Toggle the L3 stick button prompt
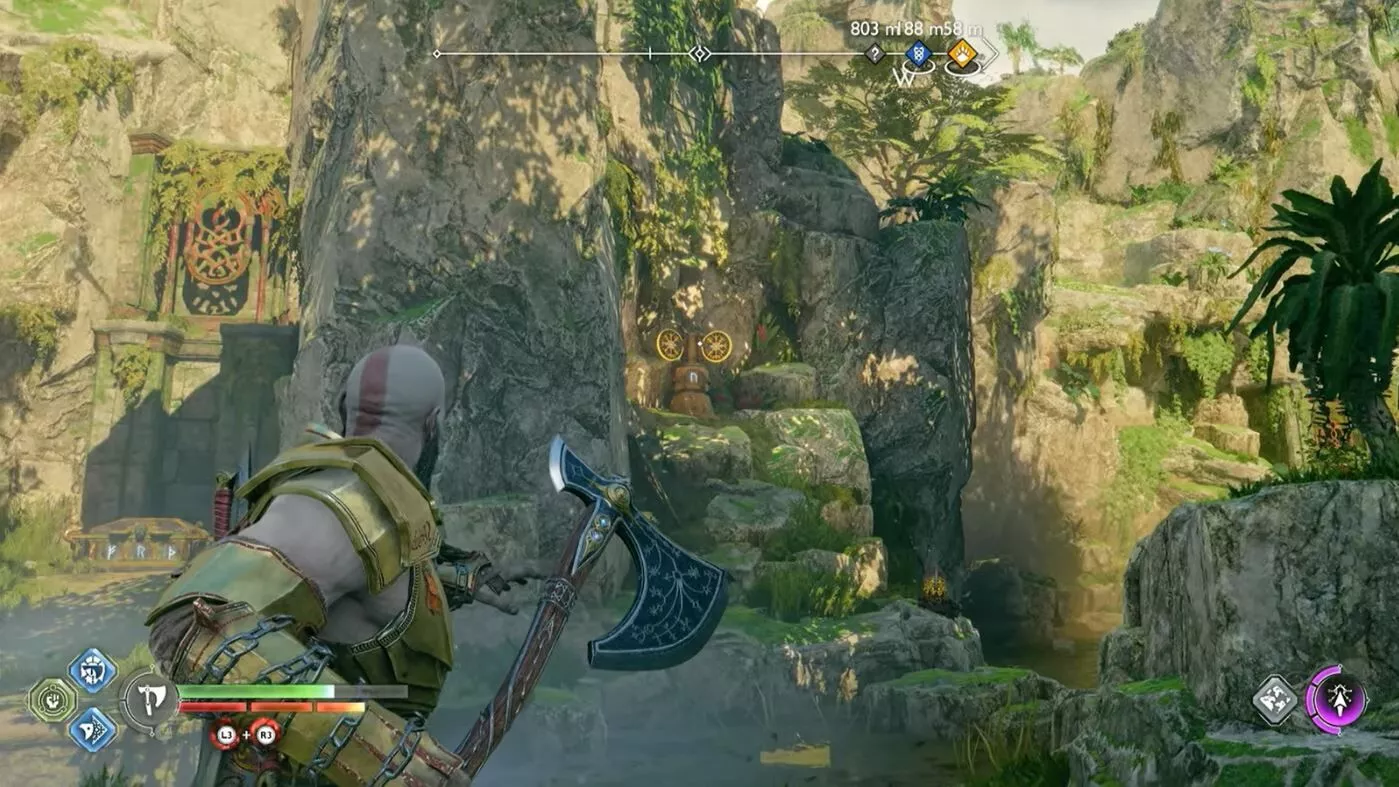Image resolution: width=1399 pixels, height=787 pixels. (227, 735)
